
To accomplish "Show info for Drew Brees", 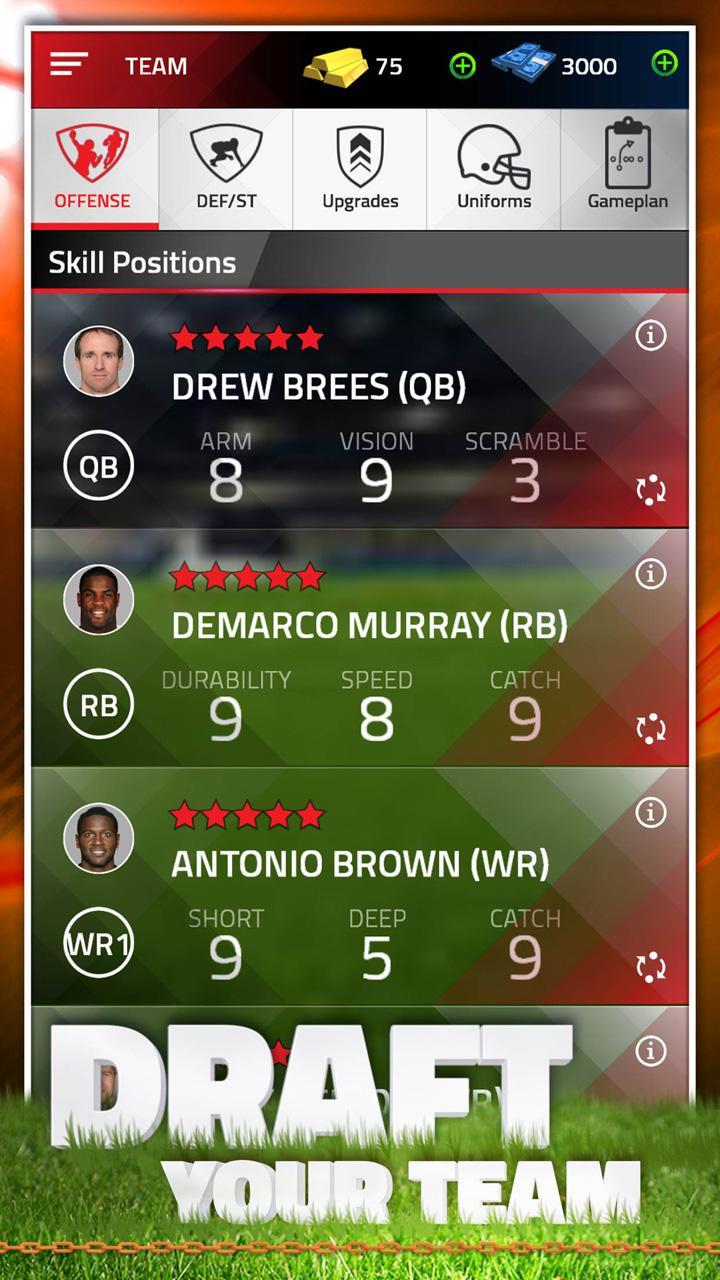I will tap(651, 336).
